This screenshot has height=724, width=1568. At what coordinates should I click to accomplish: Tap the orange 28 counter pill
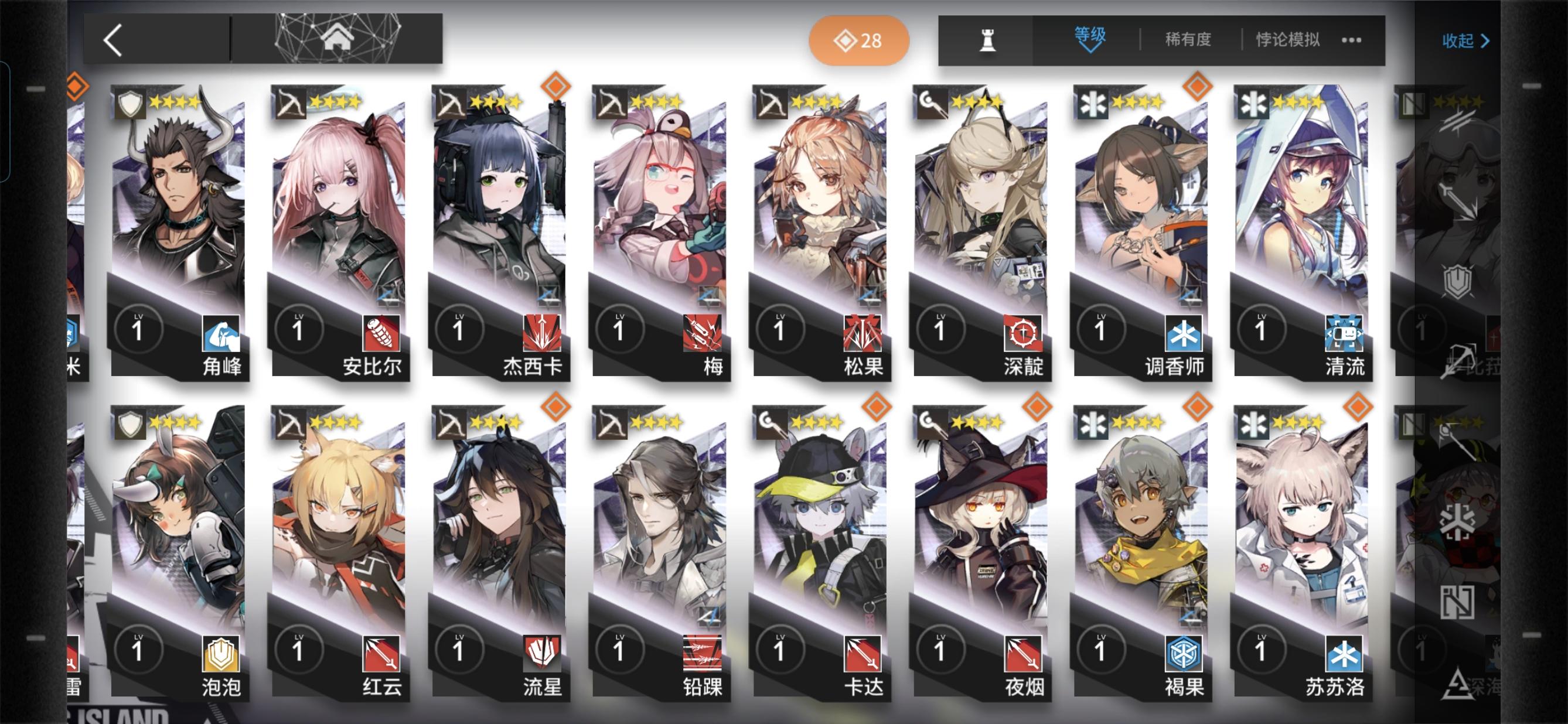(x=858, y=42)
